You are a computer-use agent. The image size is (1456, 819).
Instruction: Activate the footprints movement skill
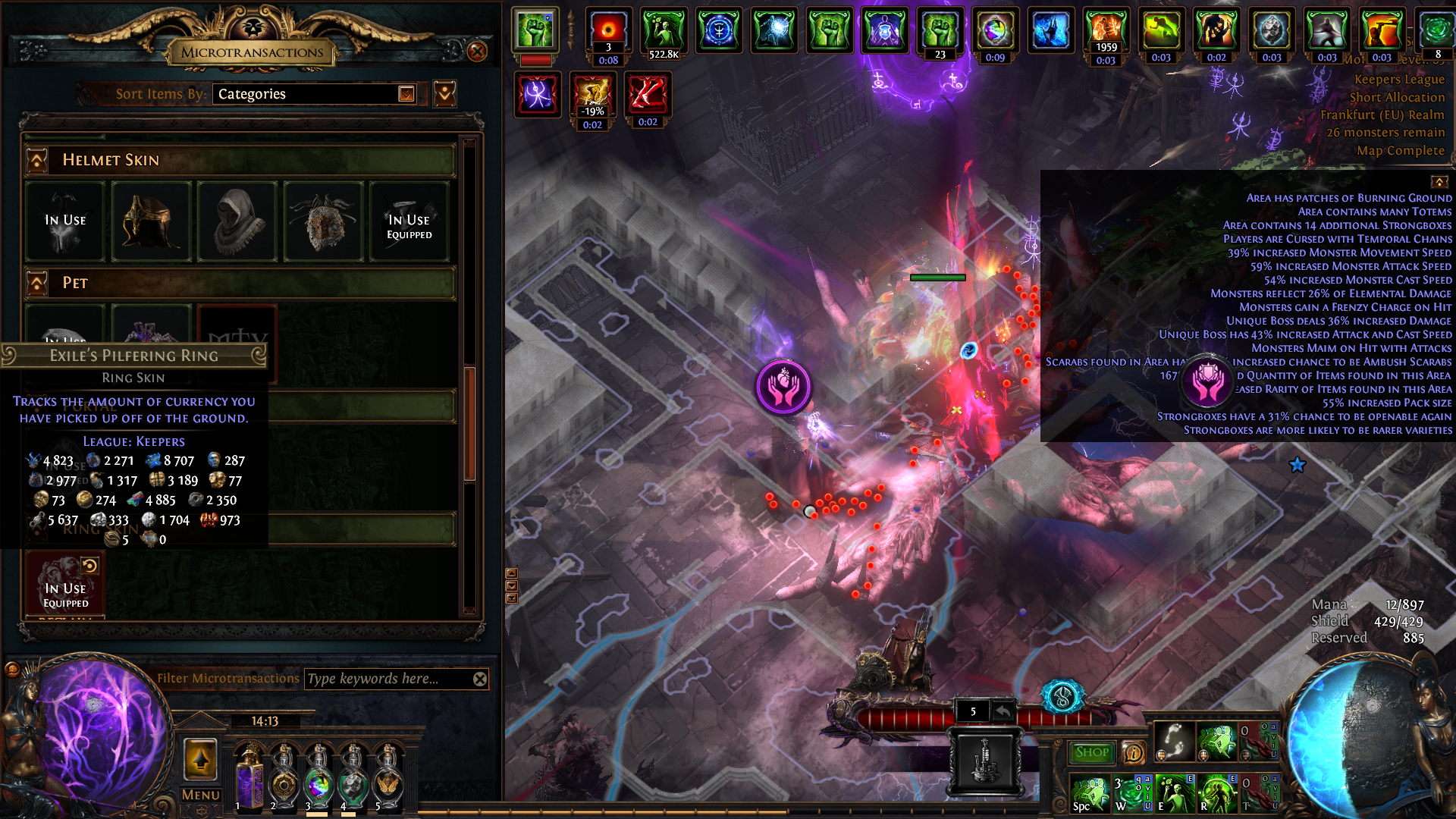click(1174, 741)
